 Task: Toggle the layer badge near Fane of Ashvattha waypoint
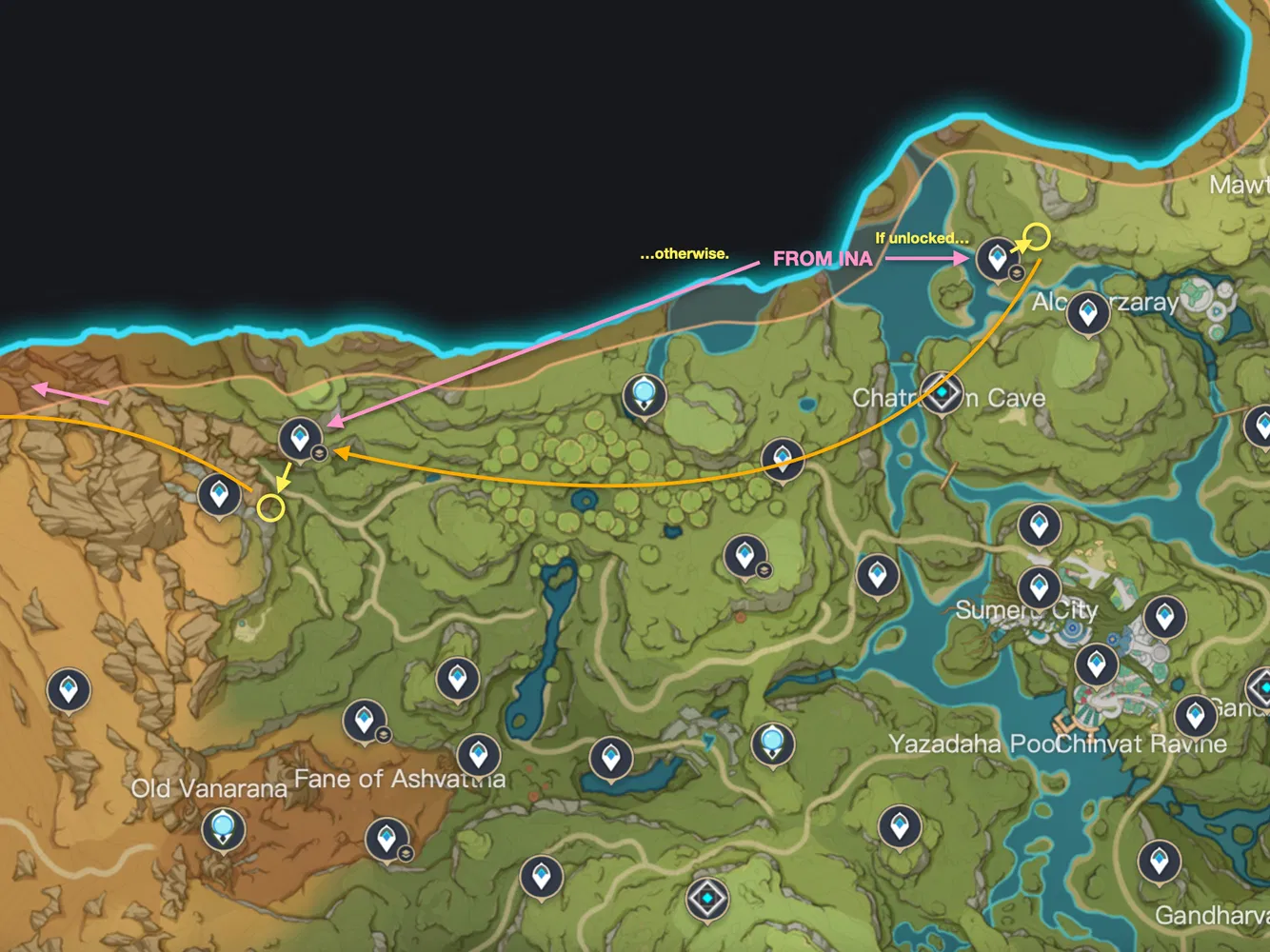[x=407, y=854]
